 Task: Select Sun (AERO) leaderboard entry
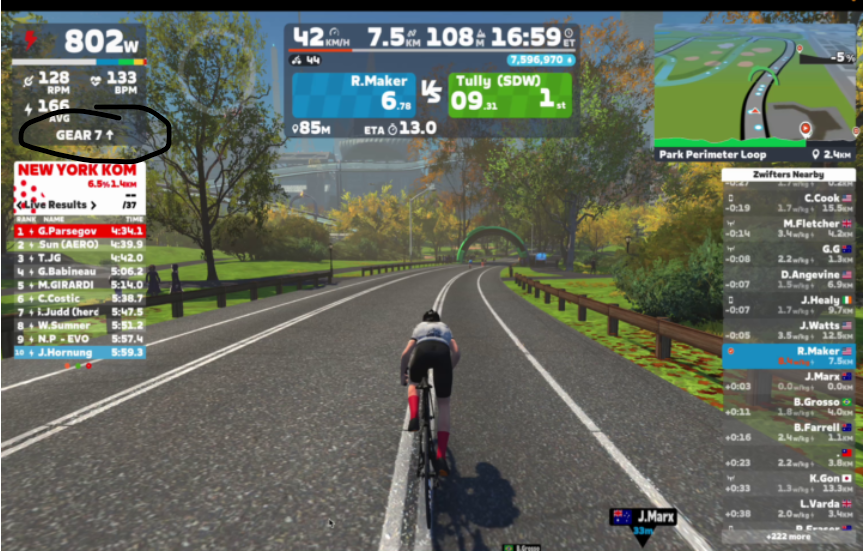tap(80, 244)
